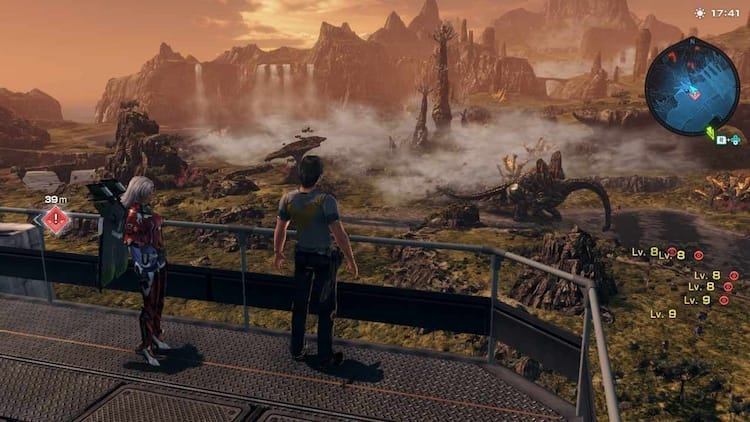Select the red quest diamond marker showing 39m
750x422 pixels.
click(x=56, y=220)
